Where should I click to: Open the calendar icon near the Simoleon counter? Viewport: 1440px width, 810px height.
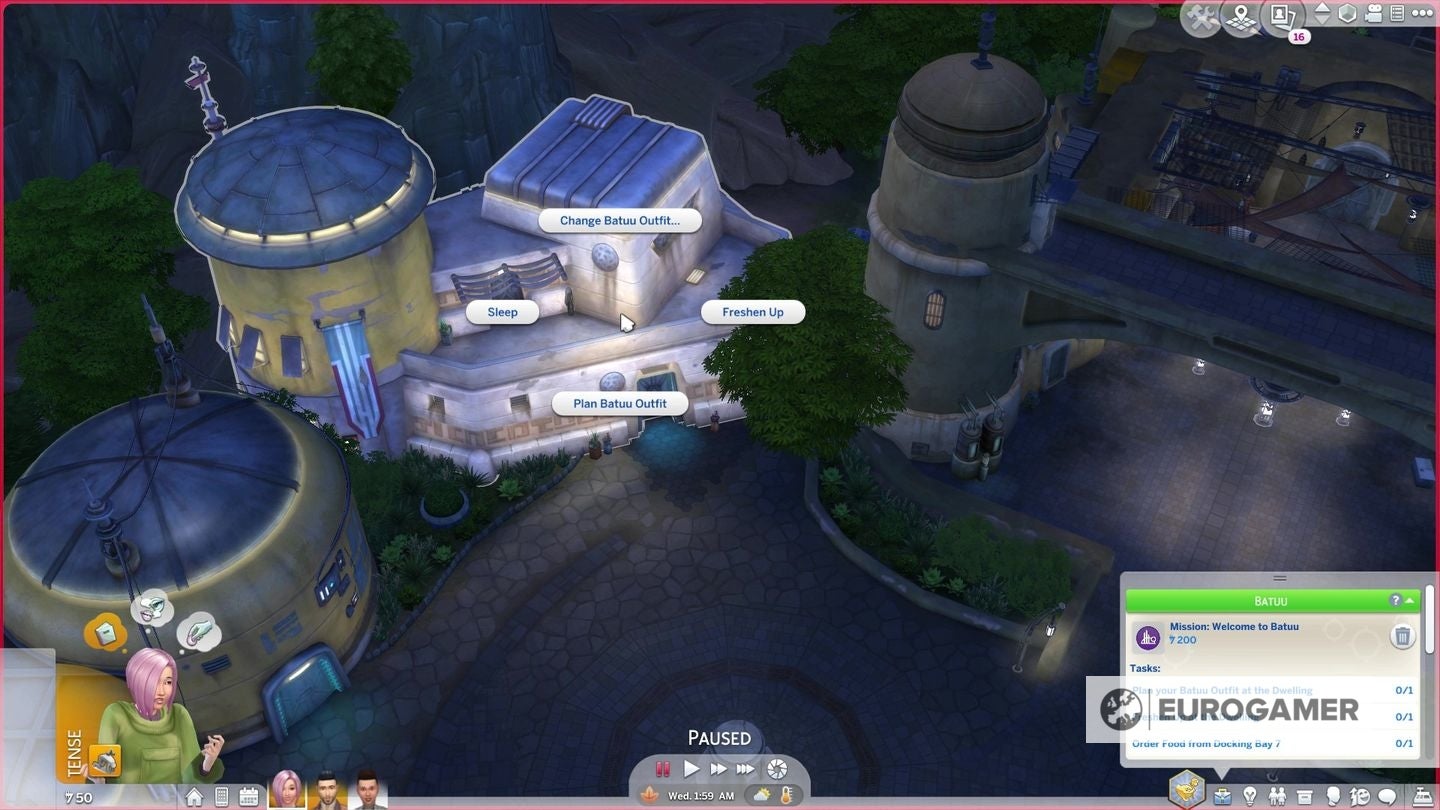[x=249, y=796]
